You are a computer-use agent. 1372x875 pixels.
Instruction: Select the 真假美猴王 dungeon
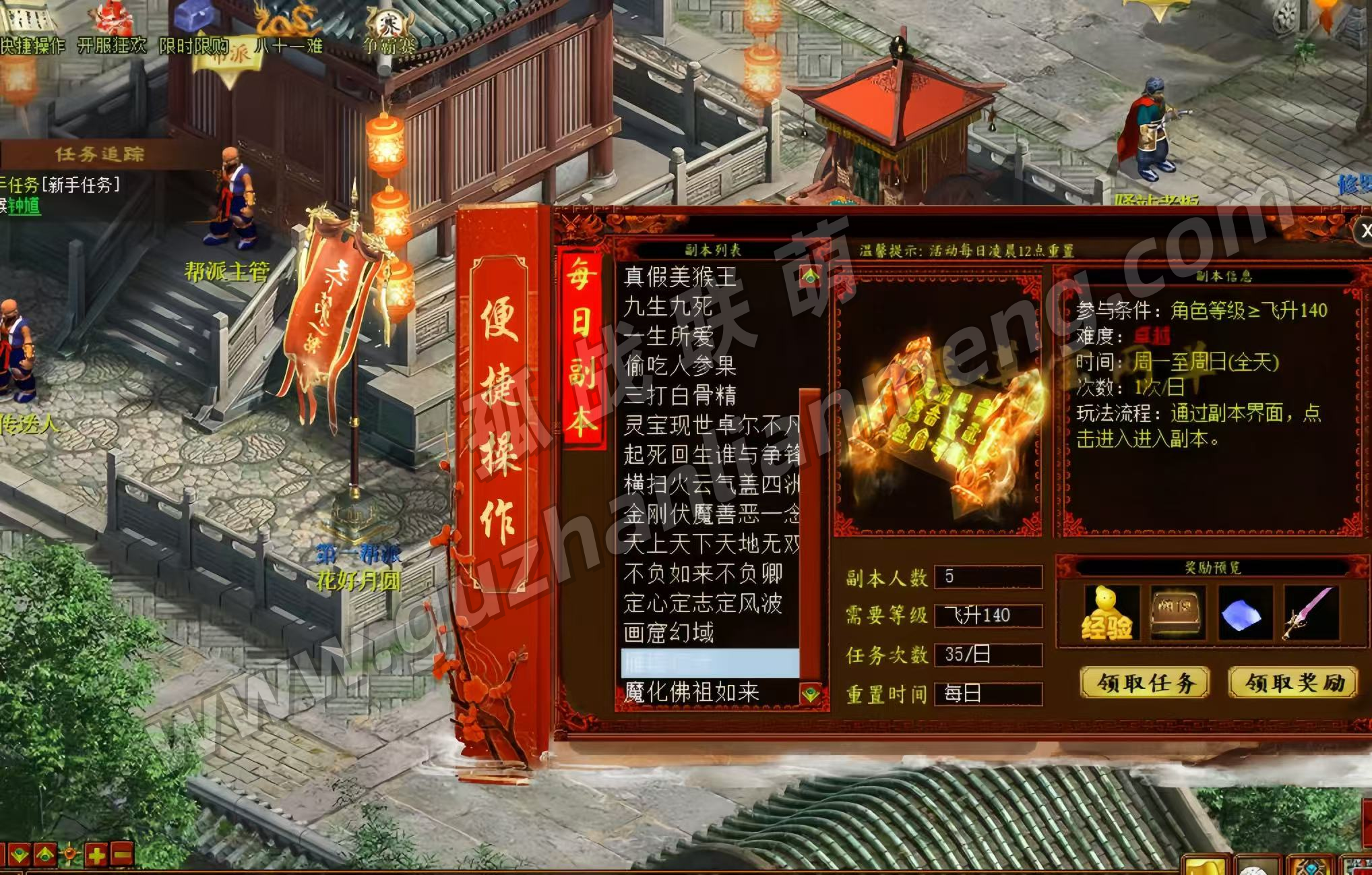tap(680, 276)
